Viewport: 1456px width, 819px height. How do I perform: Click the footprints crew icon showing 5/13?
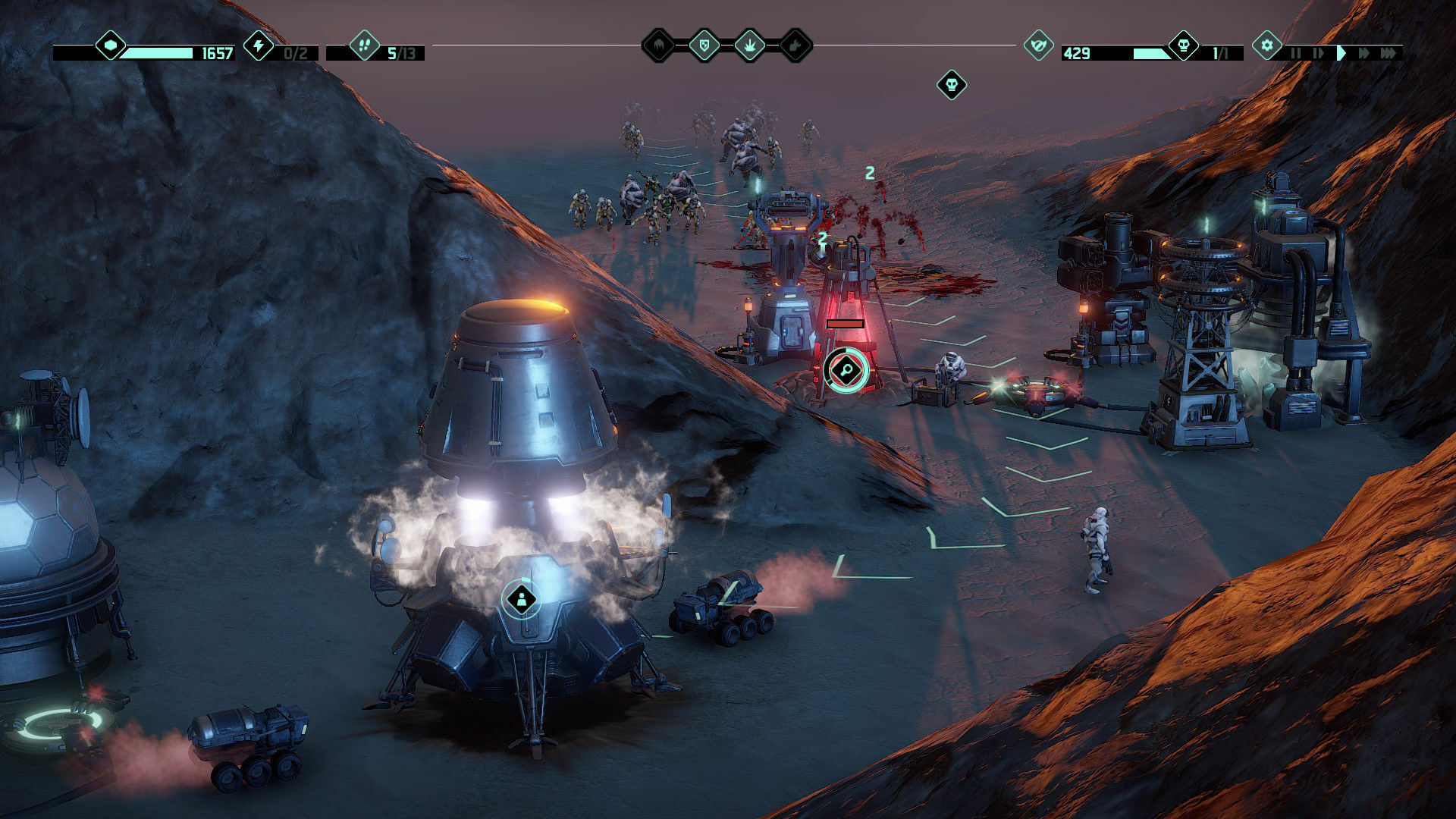pos(364,46)
